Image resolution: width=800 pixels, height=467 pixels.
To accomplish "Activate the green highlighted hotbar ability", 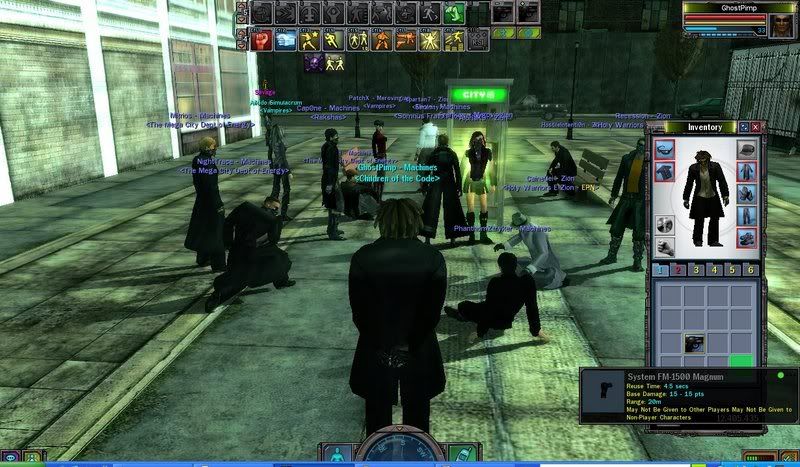I will [x=453, y=14].
